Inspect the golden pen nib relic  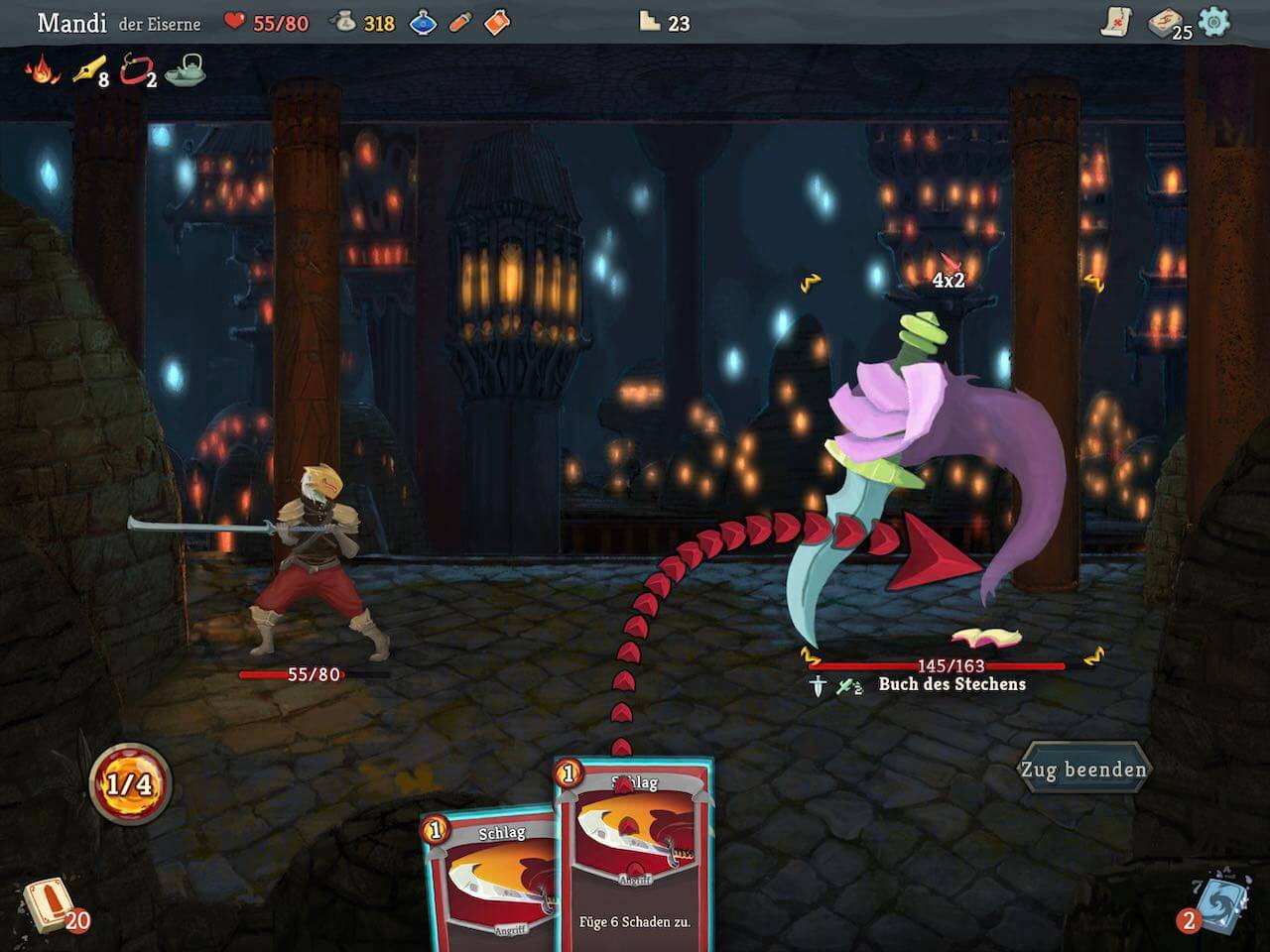[88, 69]
